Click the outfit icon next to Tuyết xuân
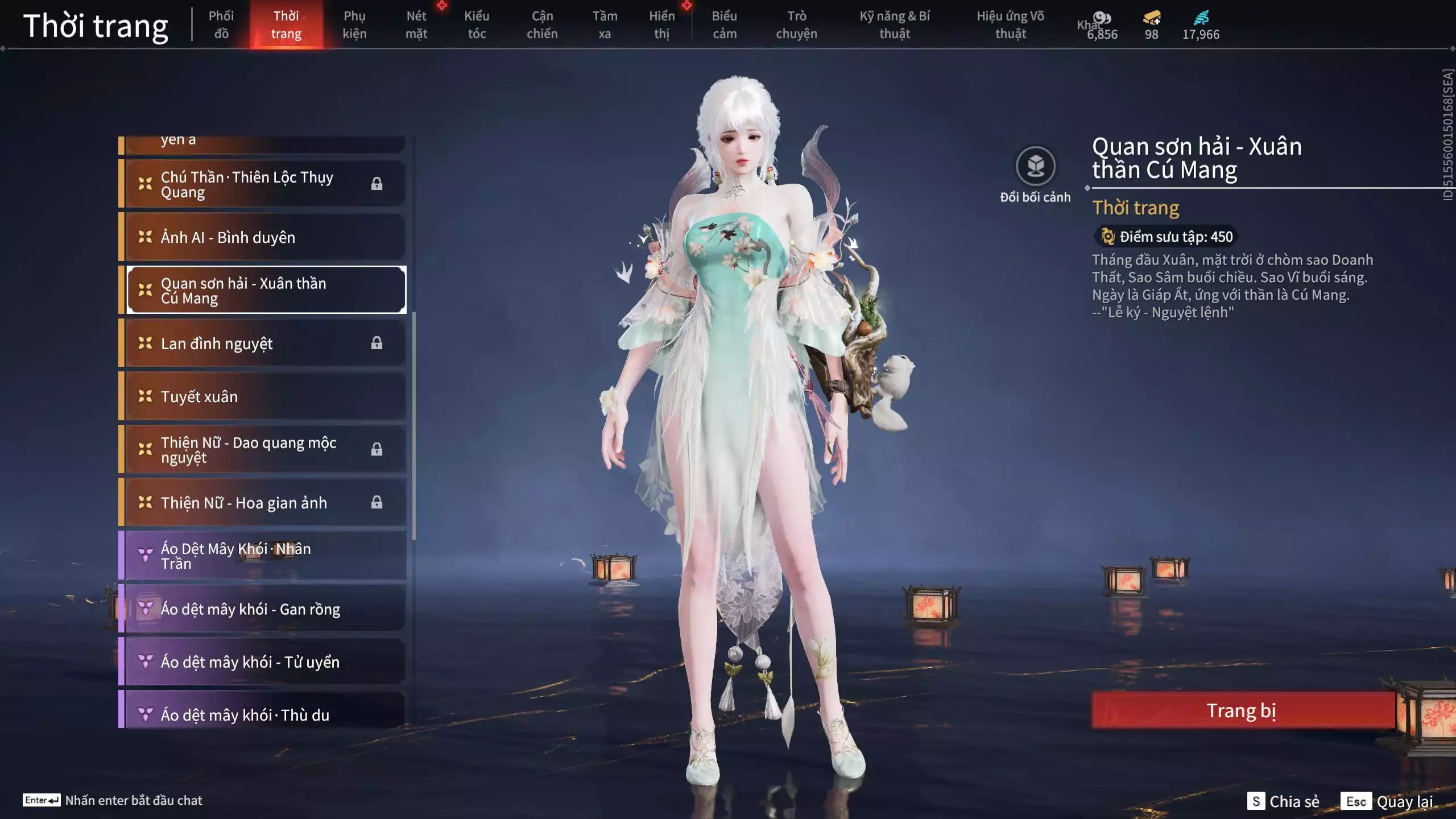 (146, 396)
